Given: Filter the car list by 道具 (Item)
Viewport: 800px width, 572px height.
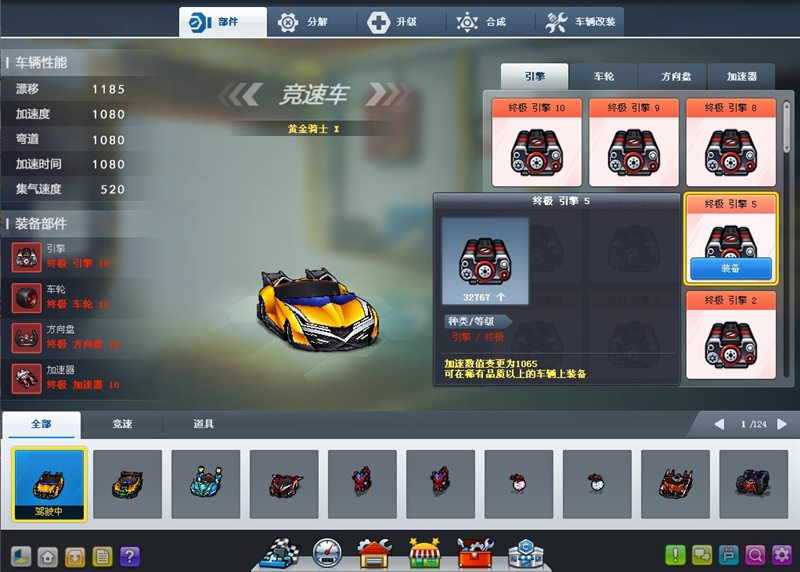Looking at the screenshot, I should [203, 424].
